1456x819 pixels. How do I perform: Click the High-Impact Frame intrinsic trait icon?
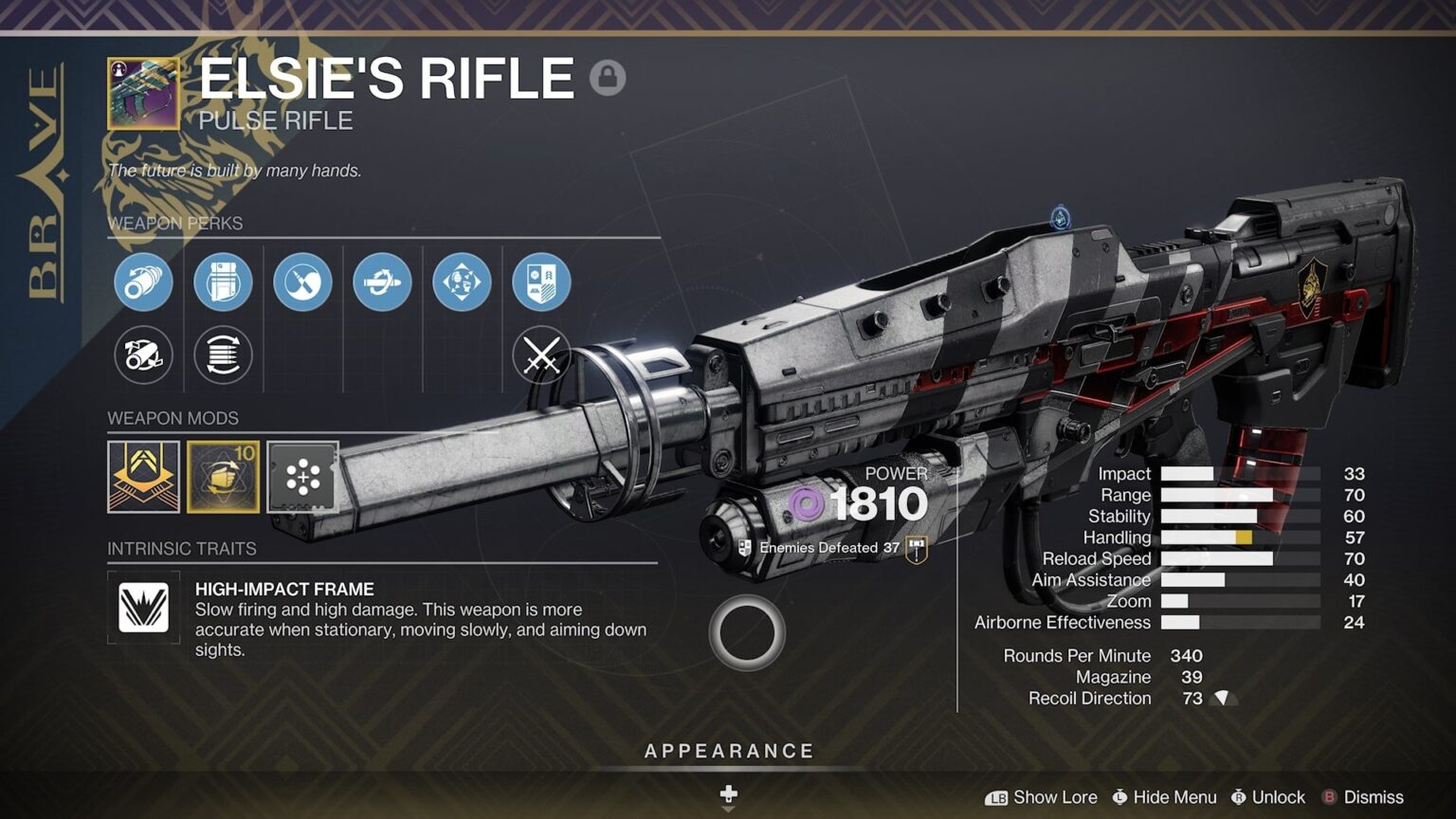click(x=143, y=608)
